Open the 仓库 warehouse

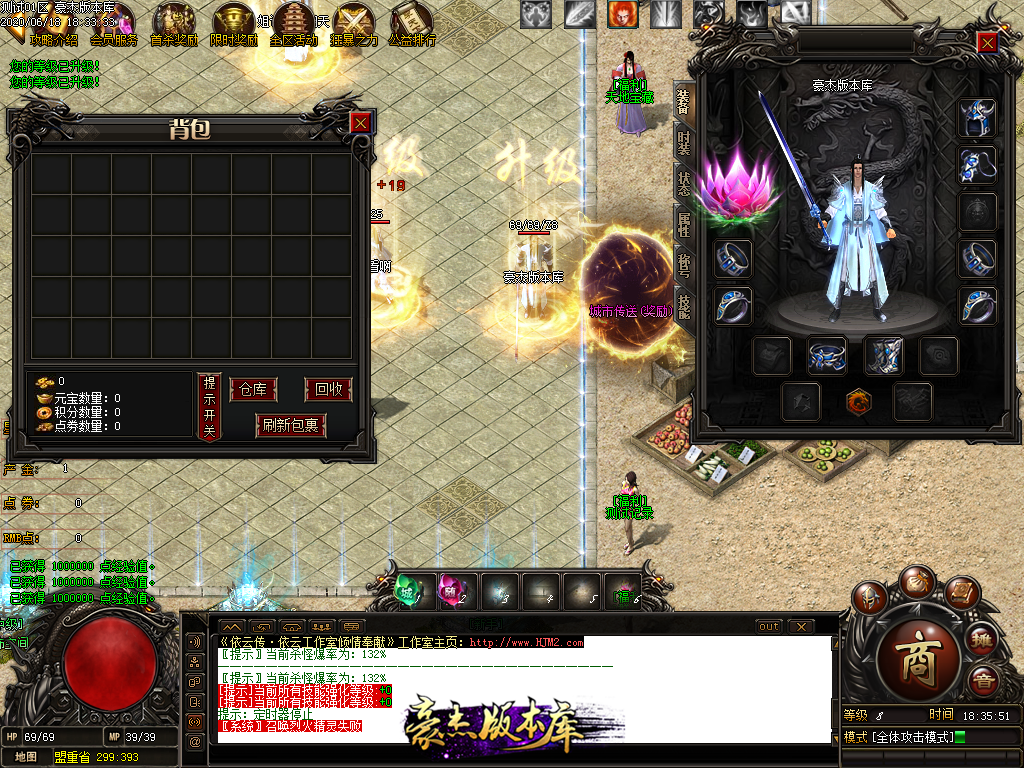[254, 390]
